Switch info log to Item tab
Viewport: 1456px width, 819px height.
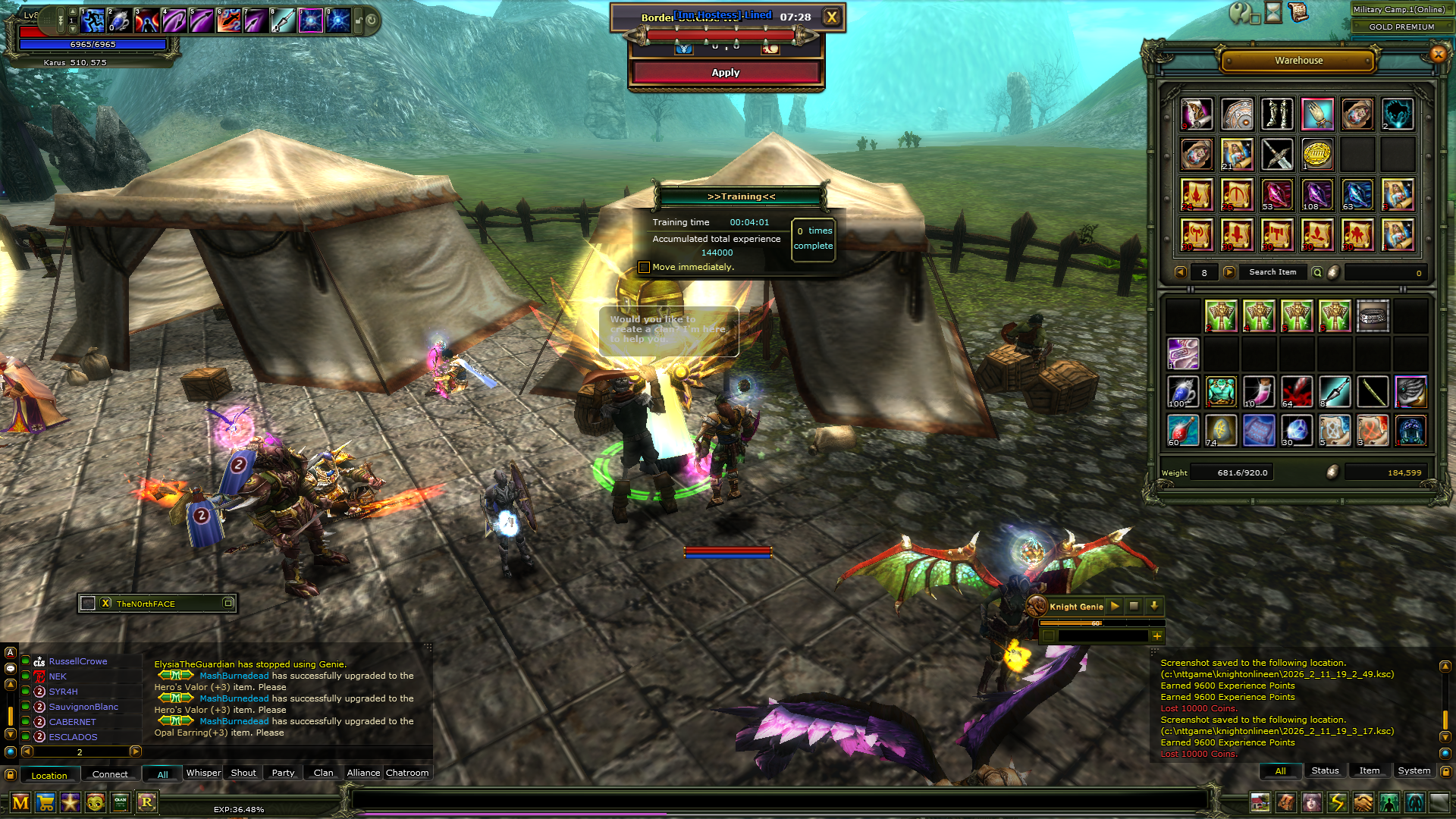1369,770
